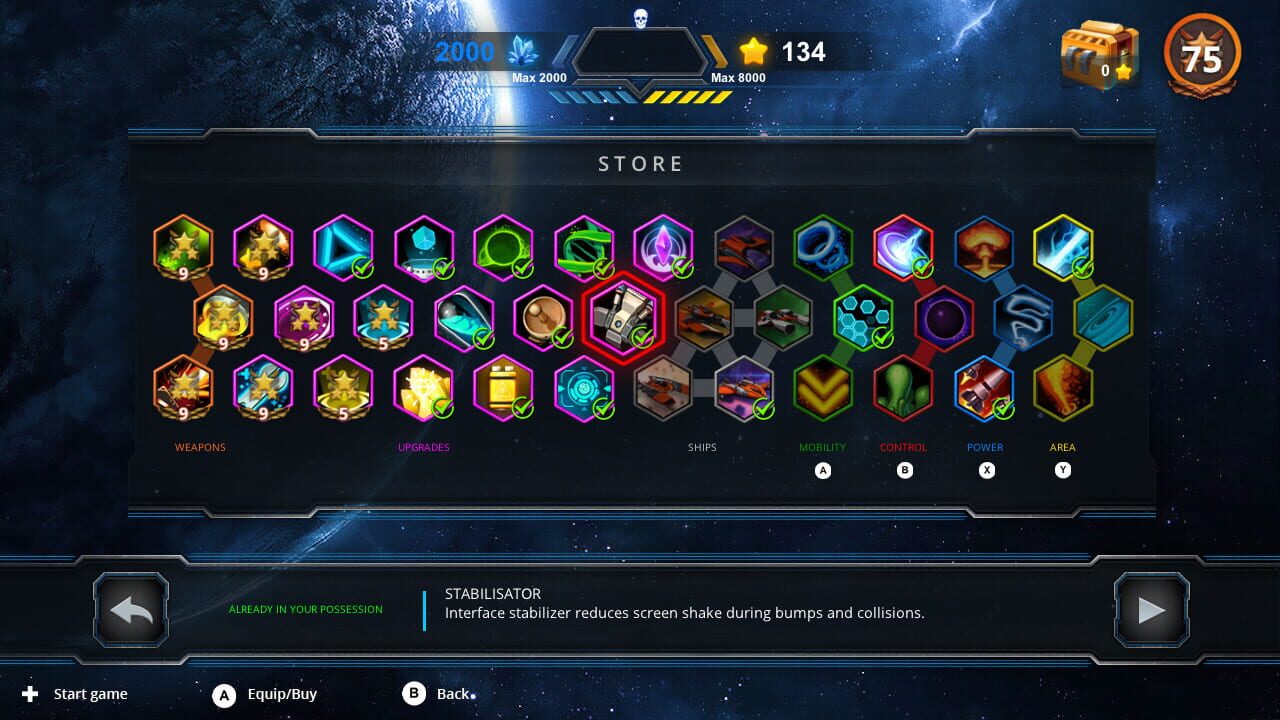Click the skull emblem at top center
Screen dimensions: 1280x720
(640, 17)
